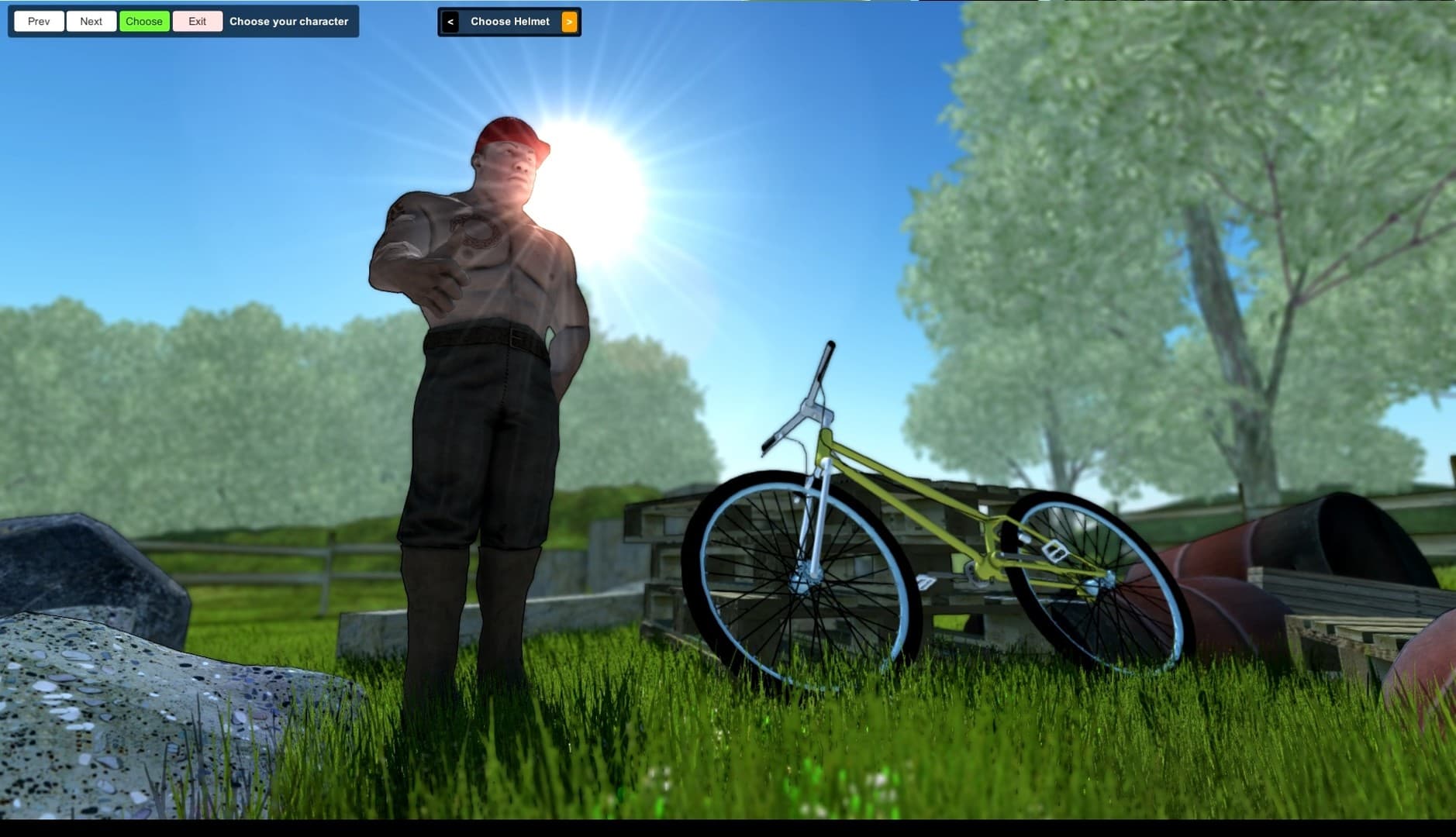Confirm selection with the green Choose button
This screenshot has width=1456, height=837.
[144, 21]
